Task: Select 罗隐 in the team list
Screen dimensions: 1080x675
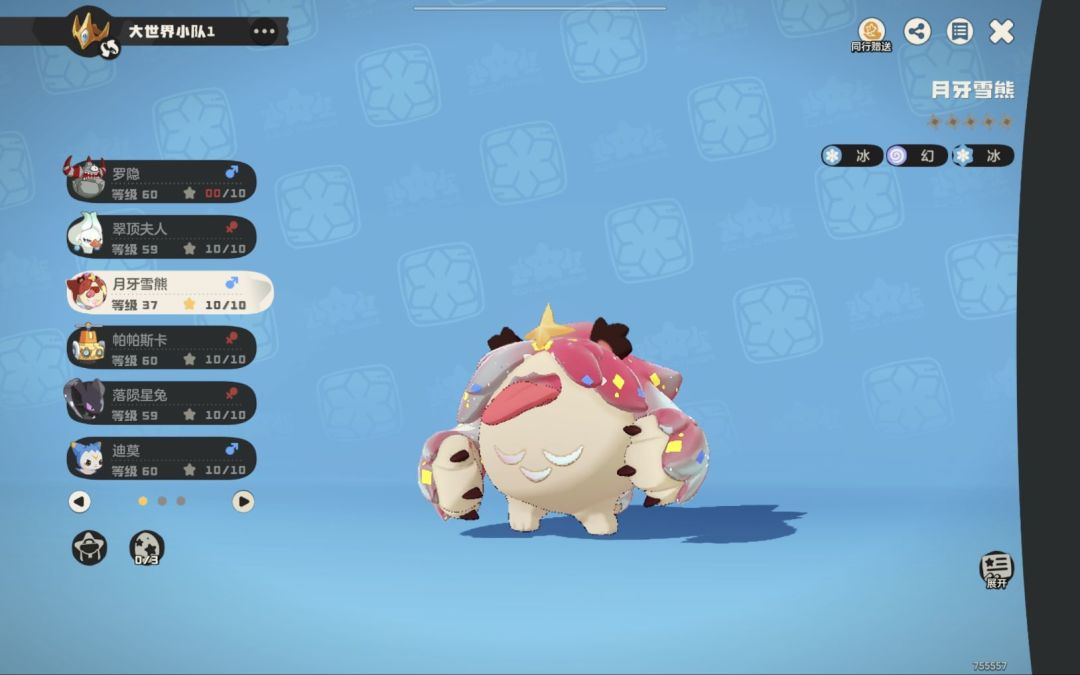Action: tap(161, 182)
